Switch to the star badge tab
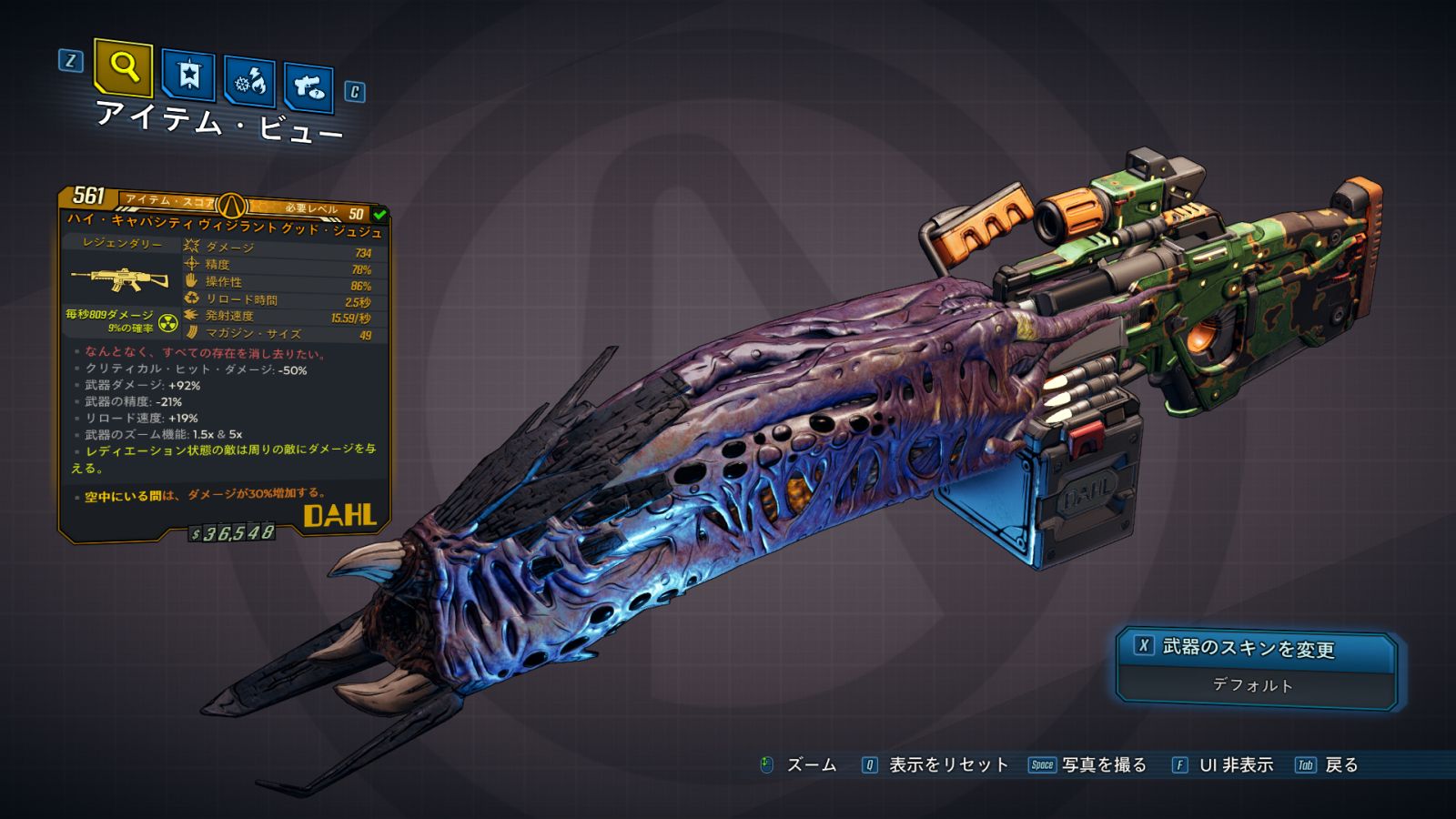1456x819 pixels. (188, 75)
